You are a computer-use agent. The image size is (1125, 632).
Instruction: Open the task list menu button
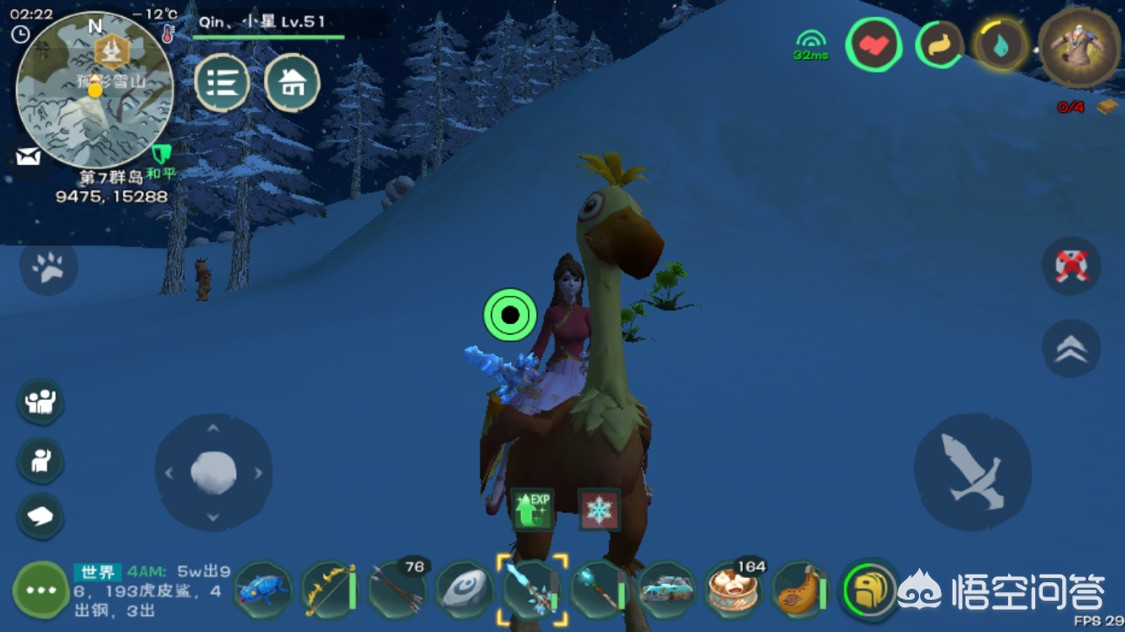[222, 83]
